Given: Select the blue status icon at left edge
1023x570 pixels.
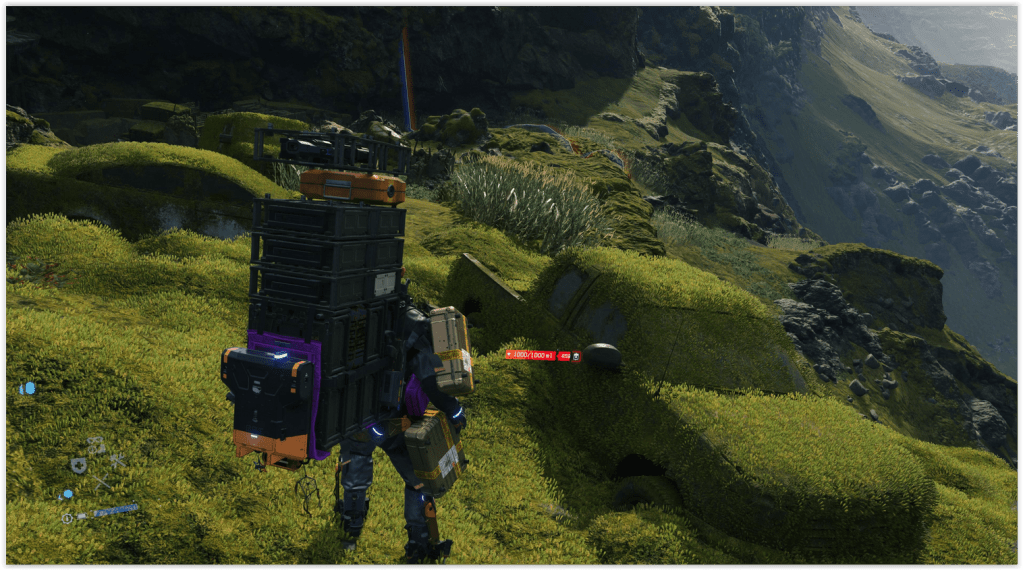Looking at the screenshot, I should point(27,388).
